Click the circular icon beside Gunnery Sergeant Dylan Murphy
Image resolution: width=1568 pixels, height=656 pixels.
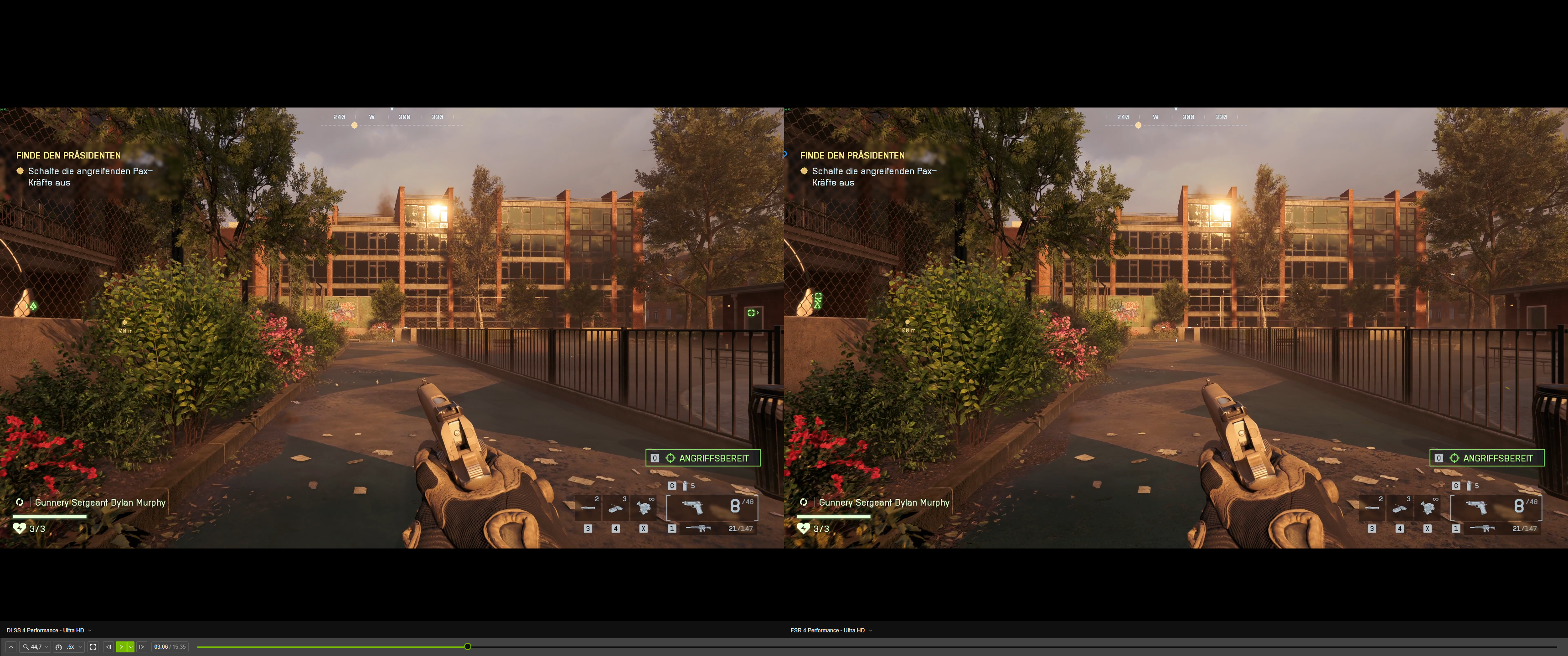(19, 502)
